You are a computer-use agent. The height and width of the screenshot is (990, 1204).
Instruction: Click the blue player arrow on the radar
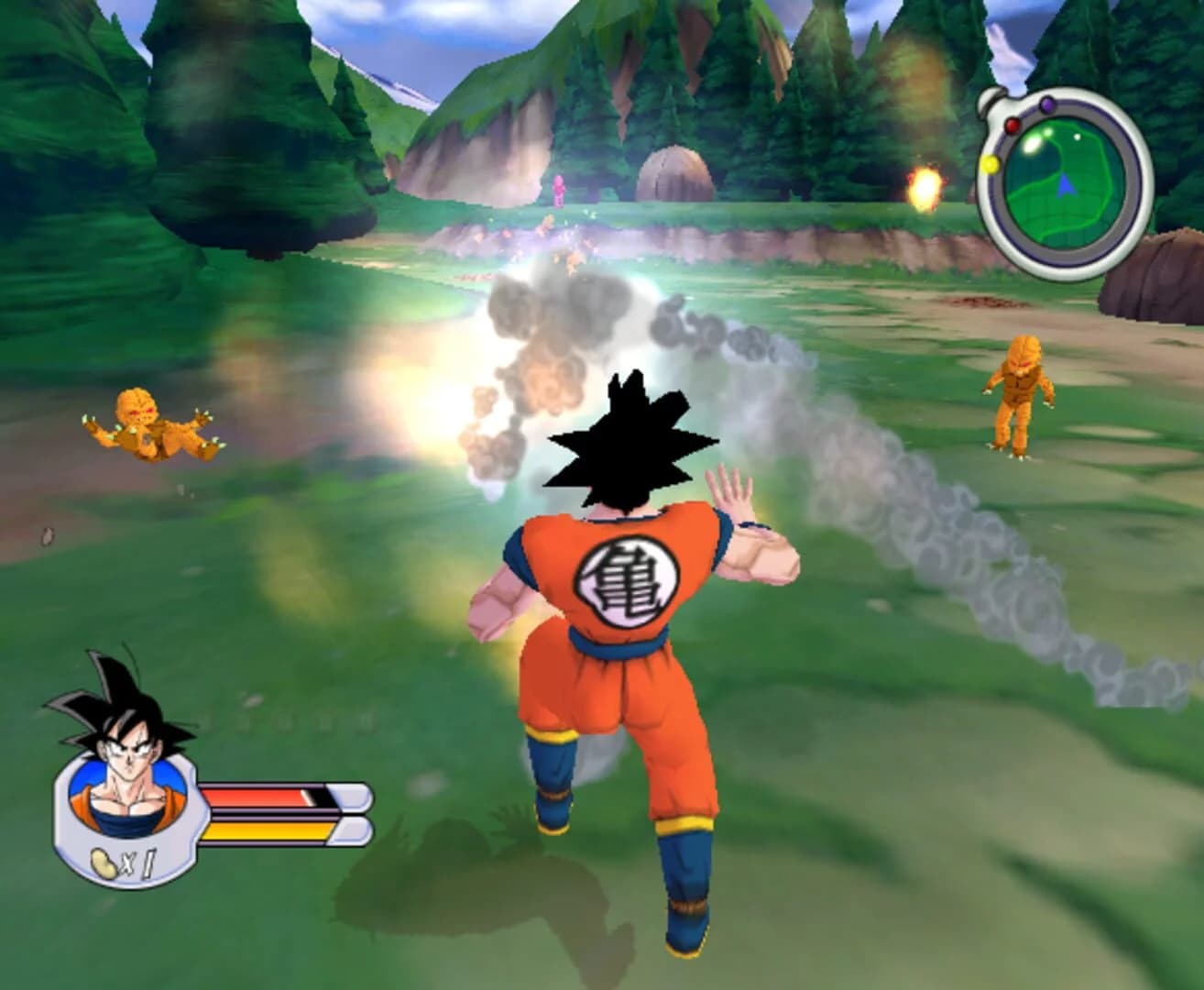1066,184
